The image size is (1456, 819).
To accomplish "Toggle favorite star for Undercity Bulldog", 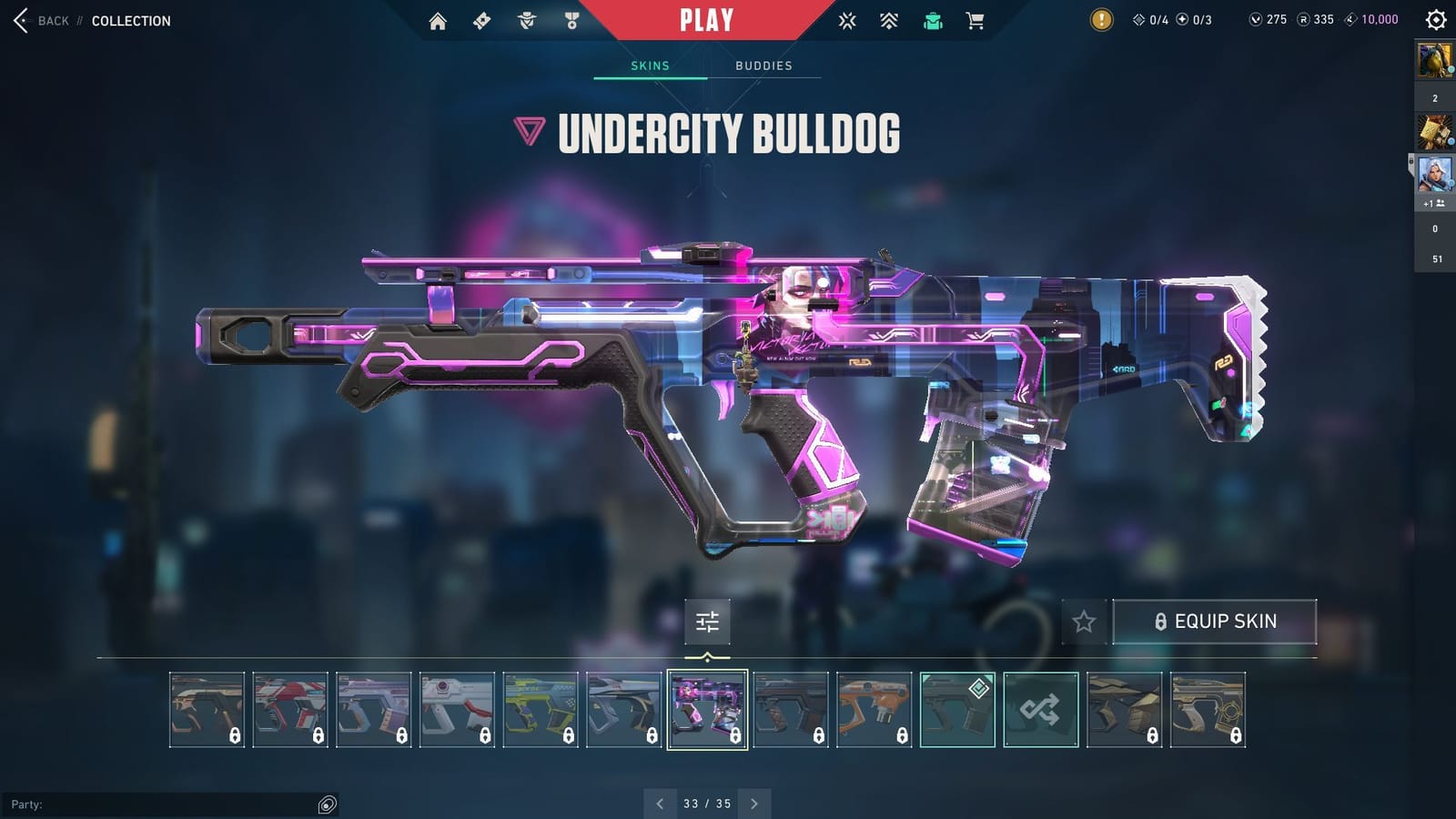I will click(1085, 622).
